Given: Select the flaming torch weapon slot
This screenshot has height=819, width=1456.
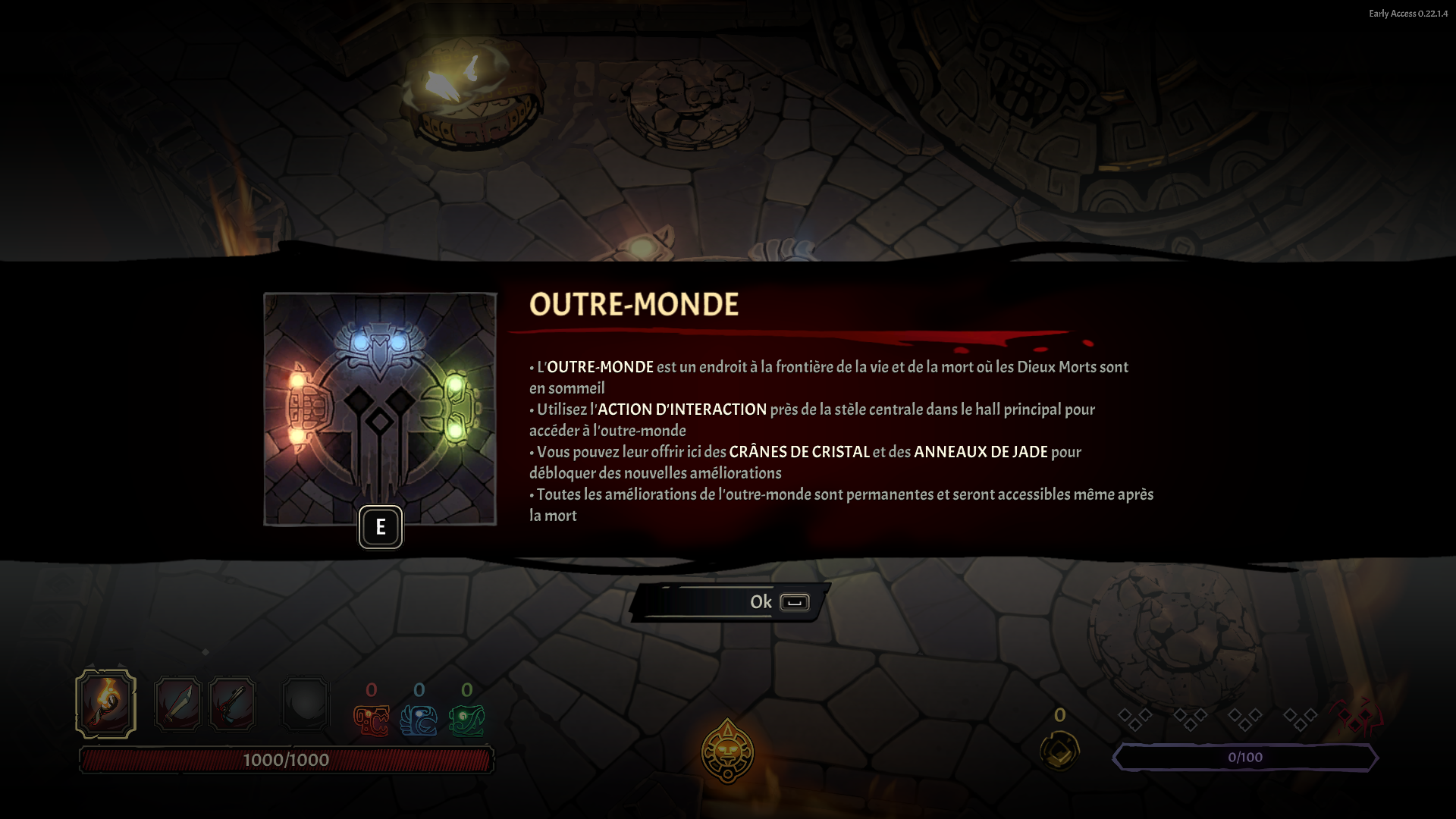Looking at the screenshot, I should coord(106,704).
